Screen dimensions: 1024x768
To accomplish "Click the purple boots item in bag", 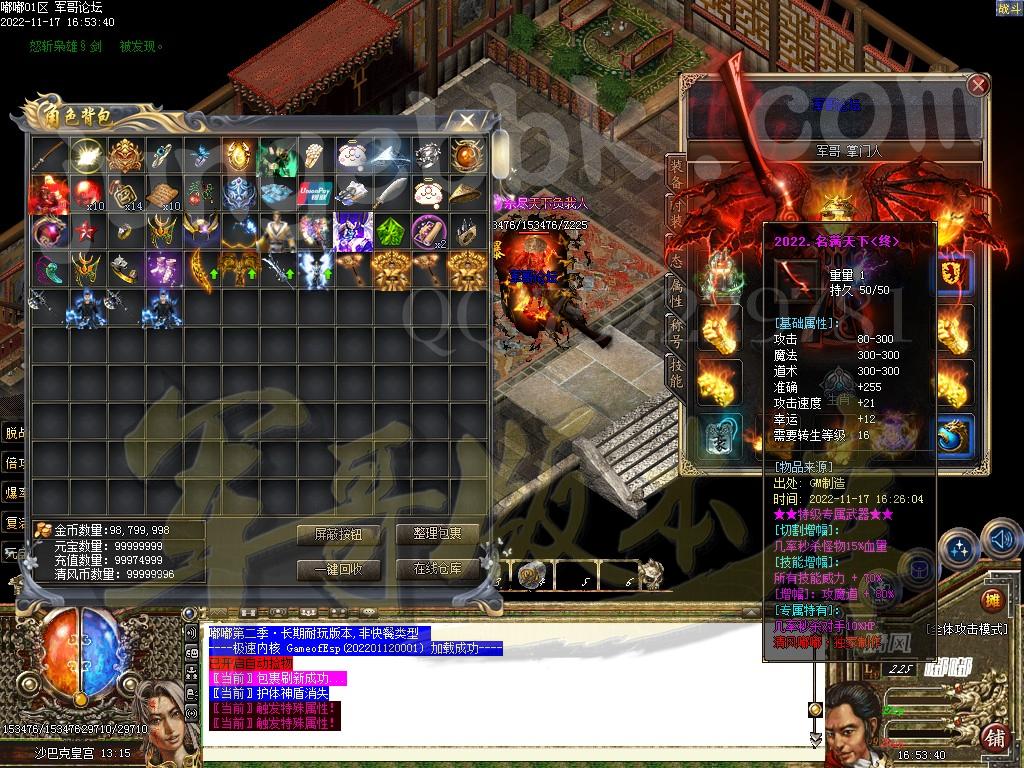I will (x=161, y=268).
